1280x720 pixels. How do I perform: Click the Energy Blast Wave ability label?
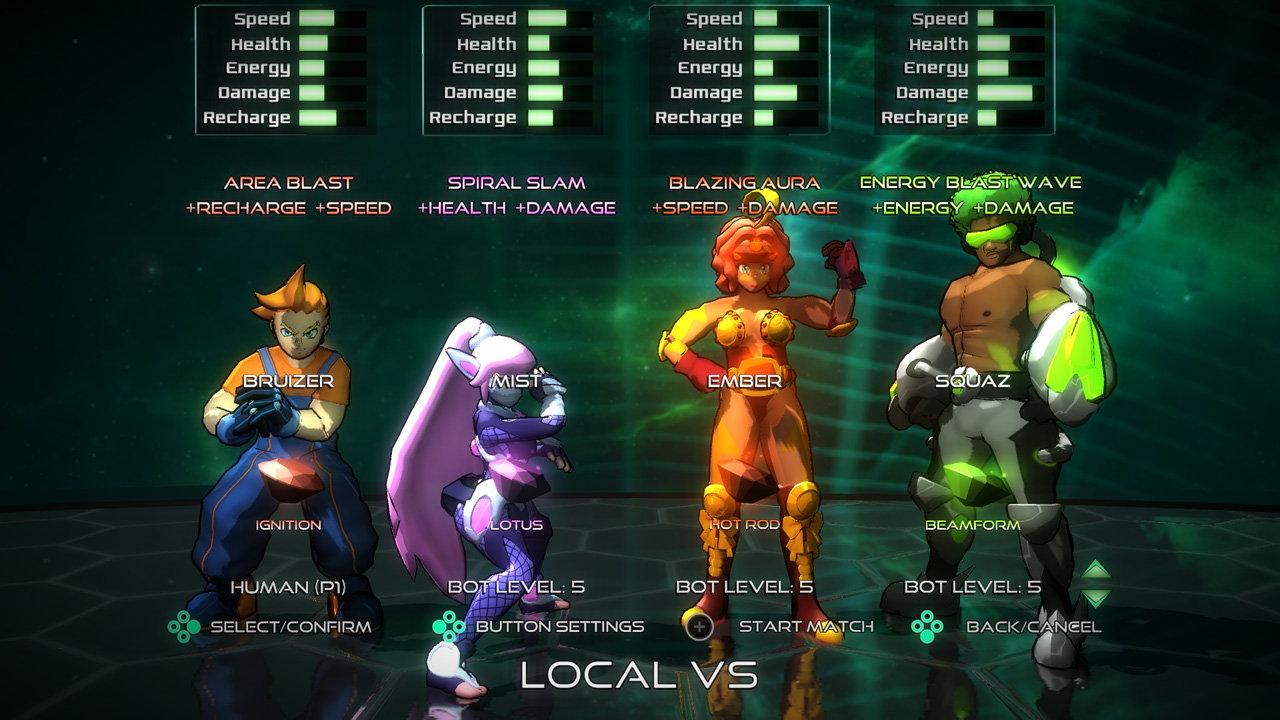(x=971, y=184)
